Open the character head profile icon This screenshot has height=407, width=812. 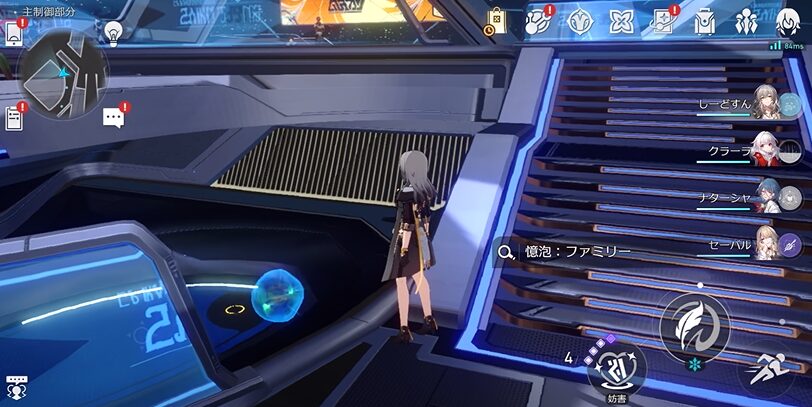coord(788,21)
